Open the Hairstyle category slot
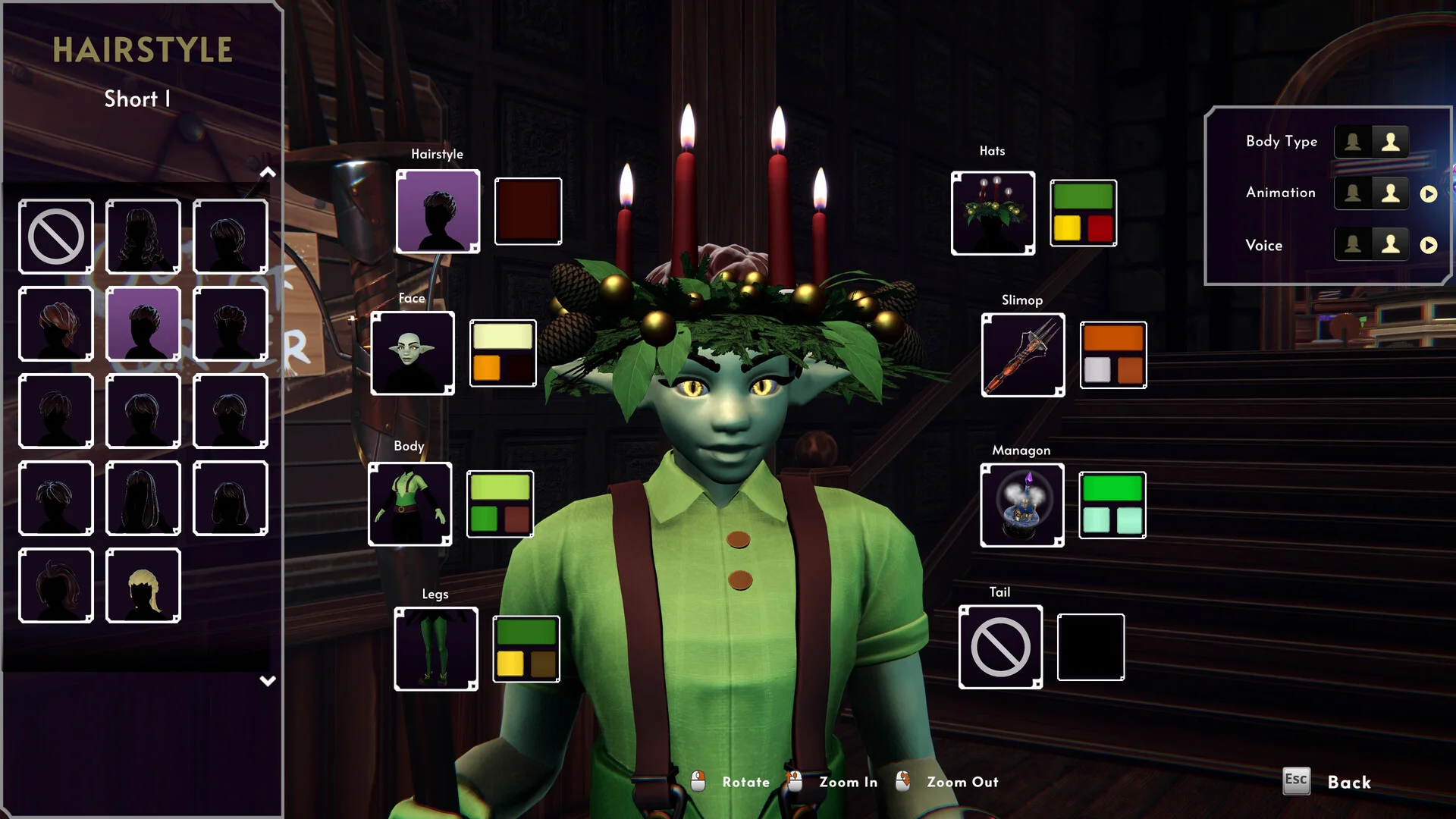Screen dimensions: 1456x819 438,212
